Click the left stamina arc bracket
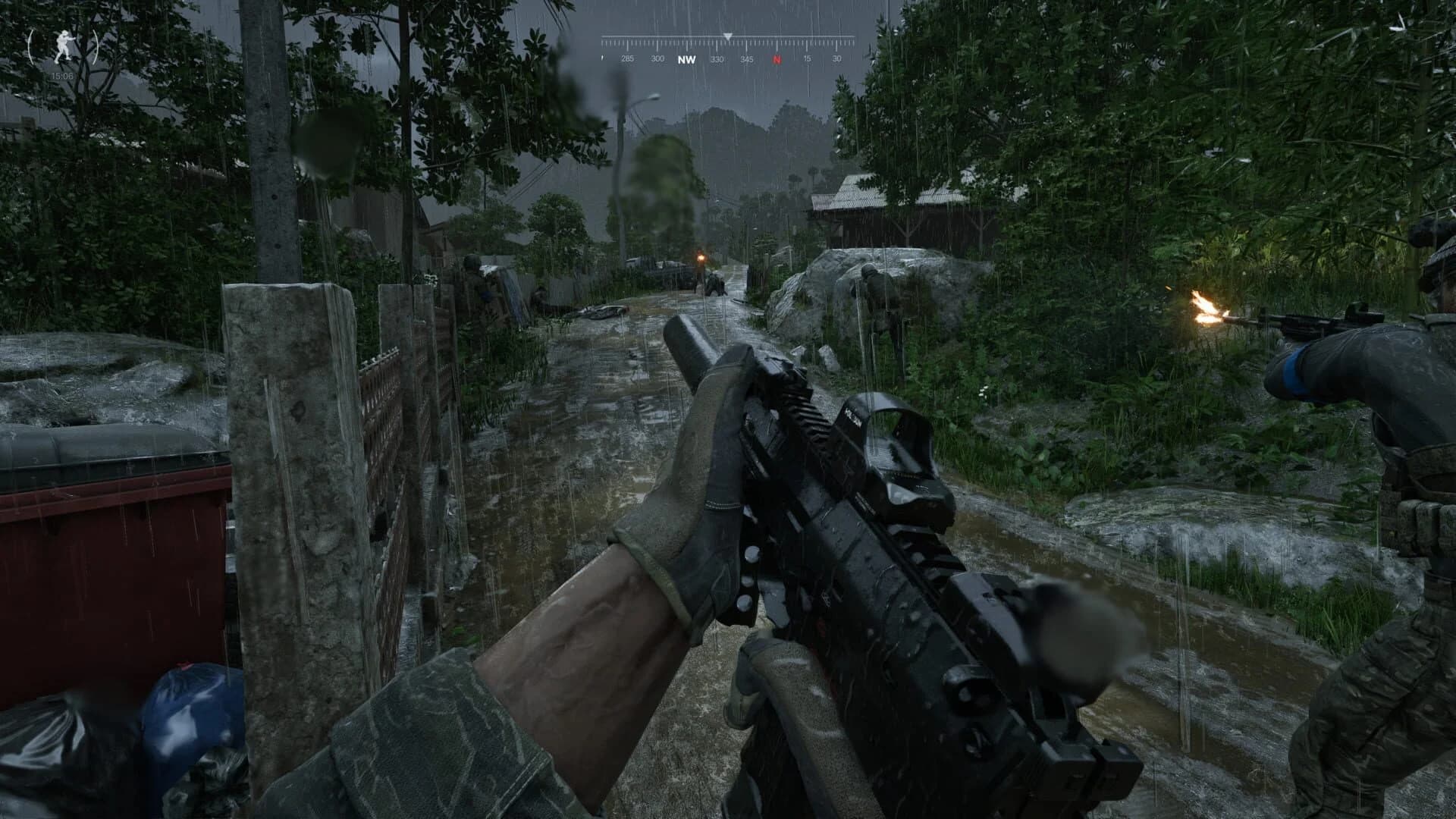This screenshot has width=1456, height=819. (32, 45)
